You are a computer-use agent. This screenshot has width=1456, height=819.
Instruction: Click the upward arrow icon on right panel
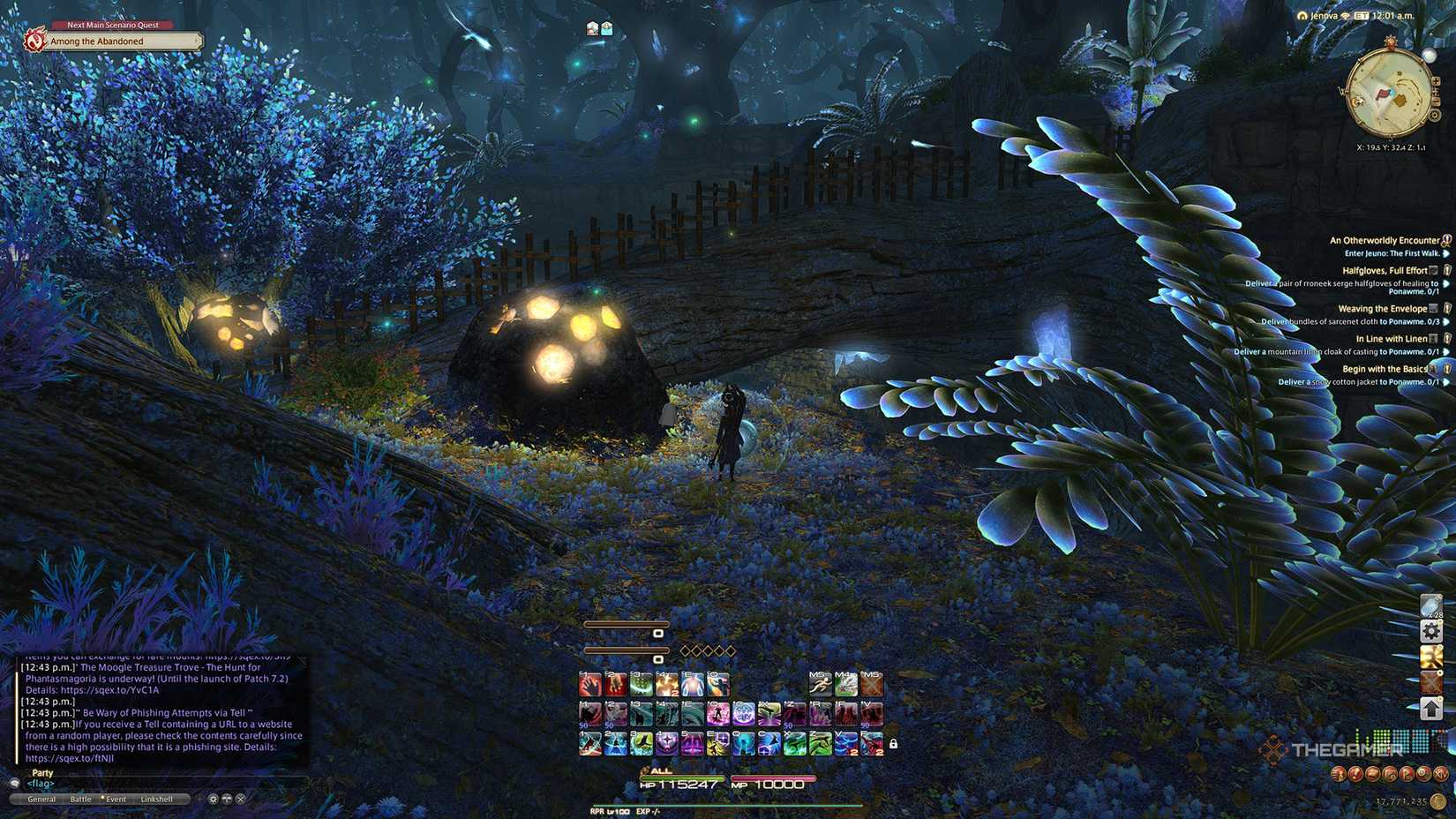pyautogui.click(x=1432, y=706)
